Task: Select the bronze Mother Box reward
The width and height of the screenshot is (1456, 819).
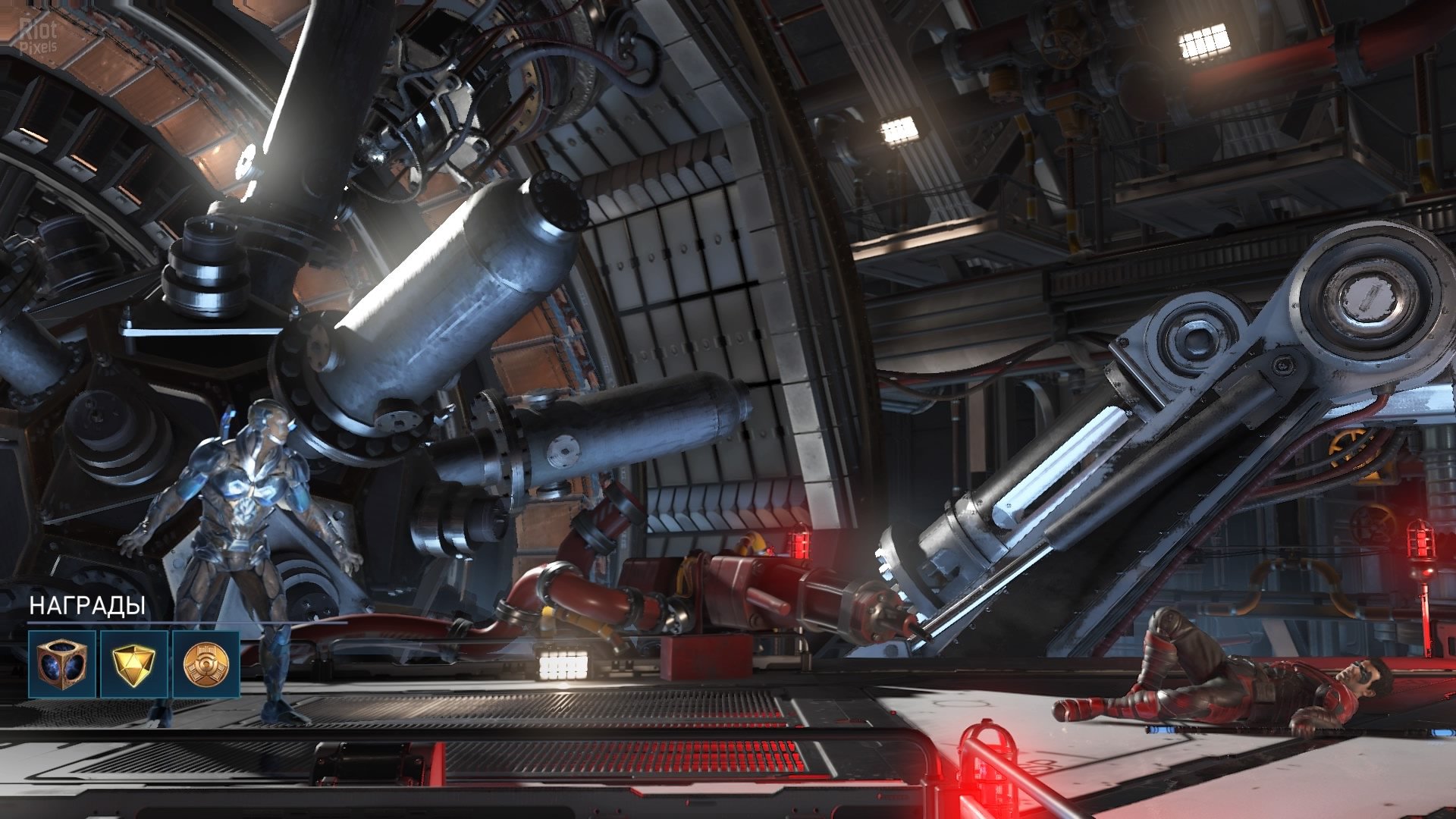Action: point(62,664)
